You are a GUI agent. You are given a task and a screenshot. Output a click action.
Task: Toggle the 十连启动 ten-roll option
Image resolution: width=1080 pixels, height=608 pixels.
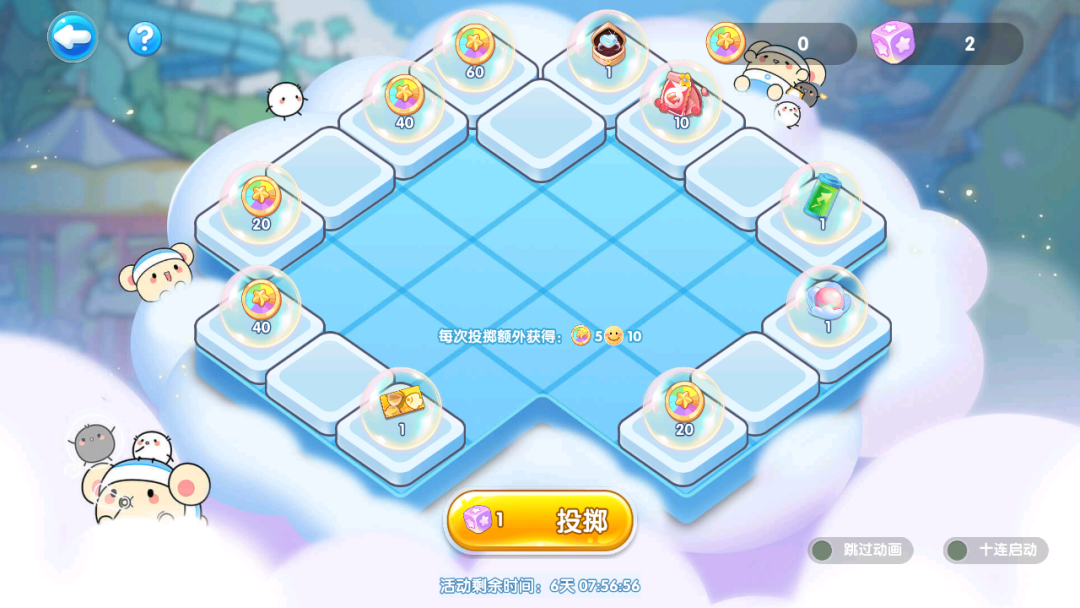pyautogui.click(x=996, y=549)
